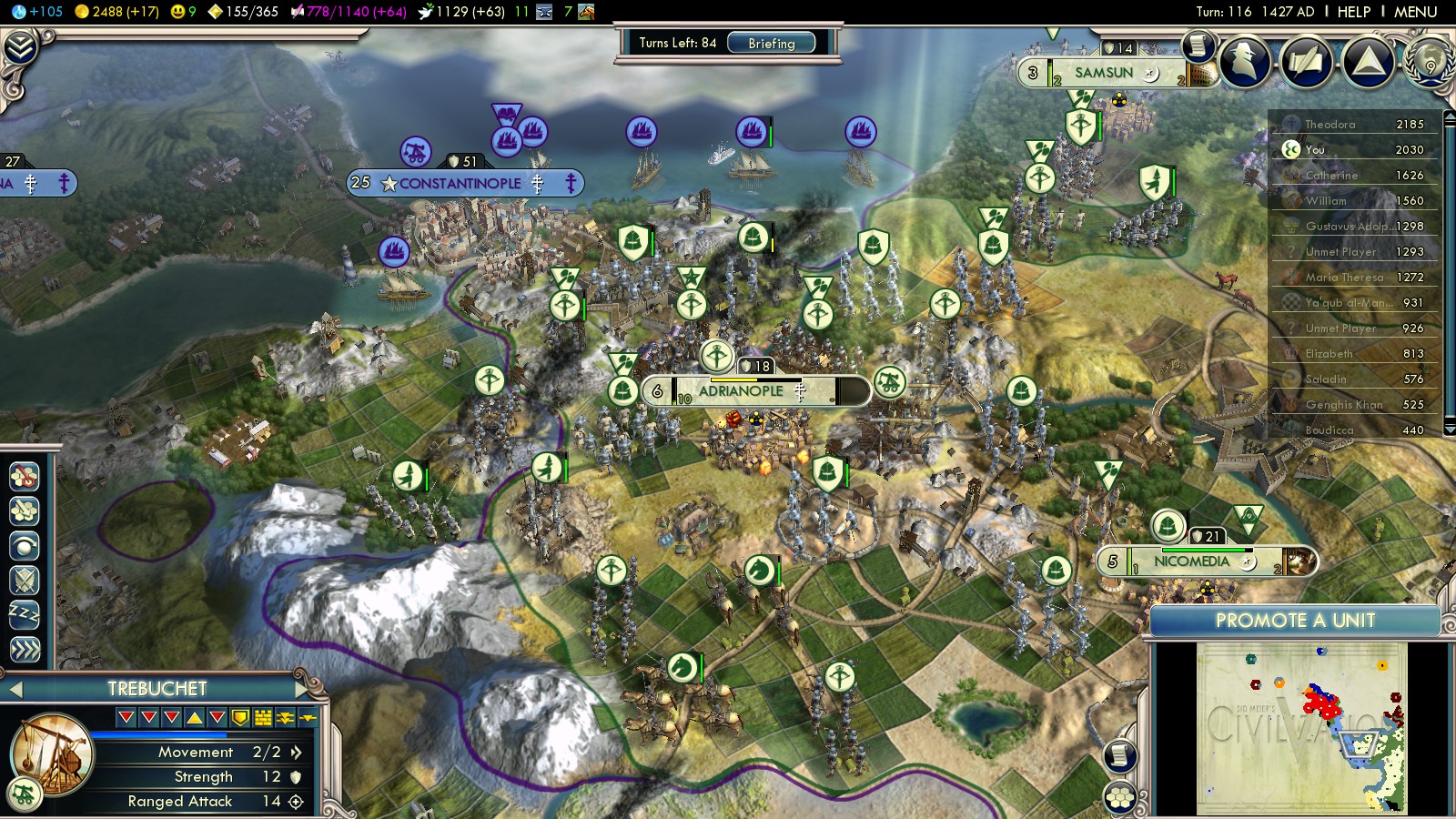This screenshot has width=1456, height=819.
Task: Click the Promote a Unit button
Action: (1295, 621)
